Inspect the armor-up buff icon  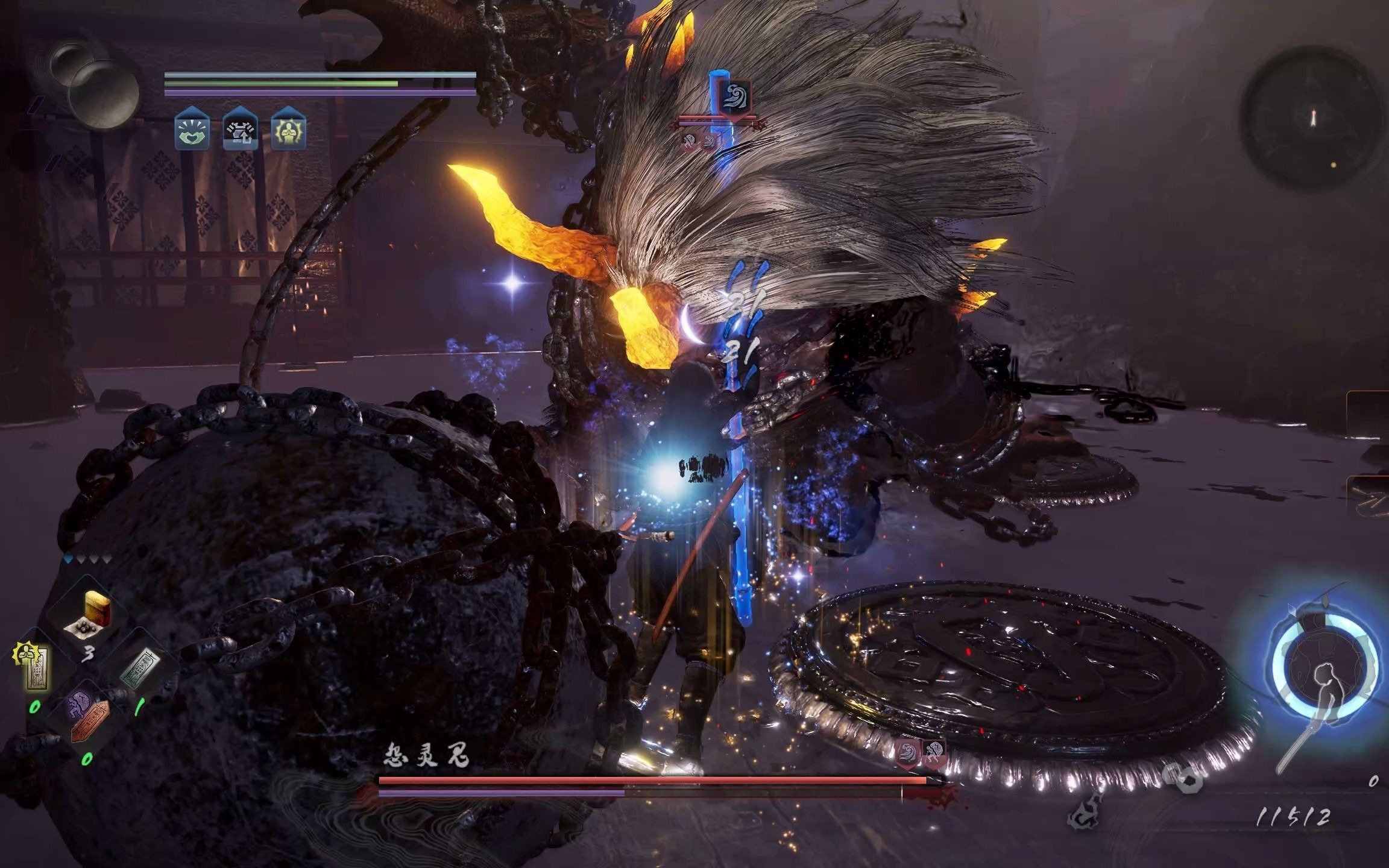click(240, 128)
